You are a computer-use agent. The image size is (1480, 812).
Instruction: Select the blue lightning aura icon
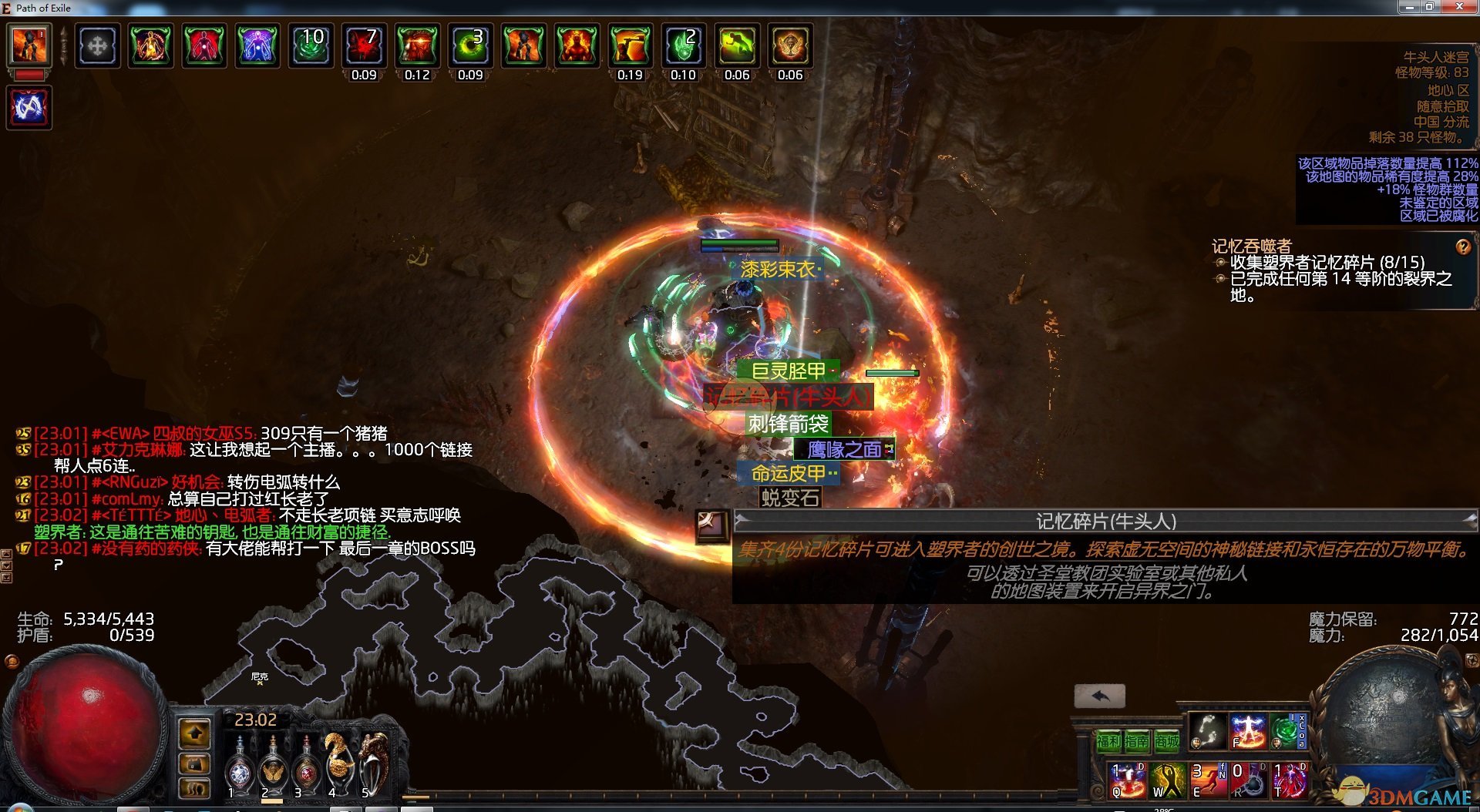pos(29,106)
